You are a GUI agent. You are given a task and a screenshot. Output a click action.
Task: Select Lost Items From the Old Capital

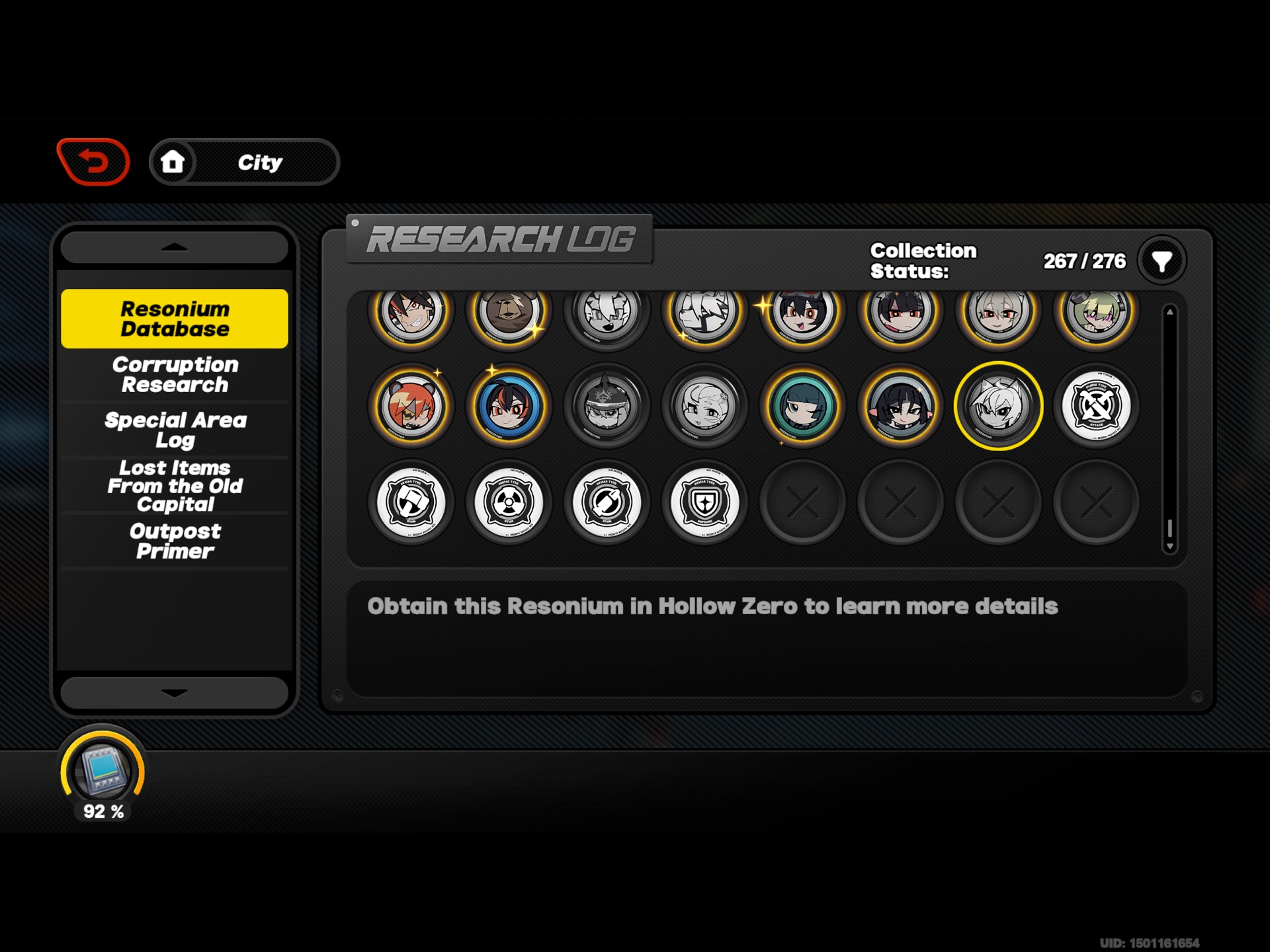[x=174, y=486]
